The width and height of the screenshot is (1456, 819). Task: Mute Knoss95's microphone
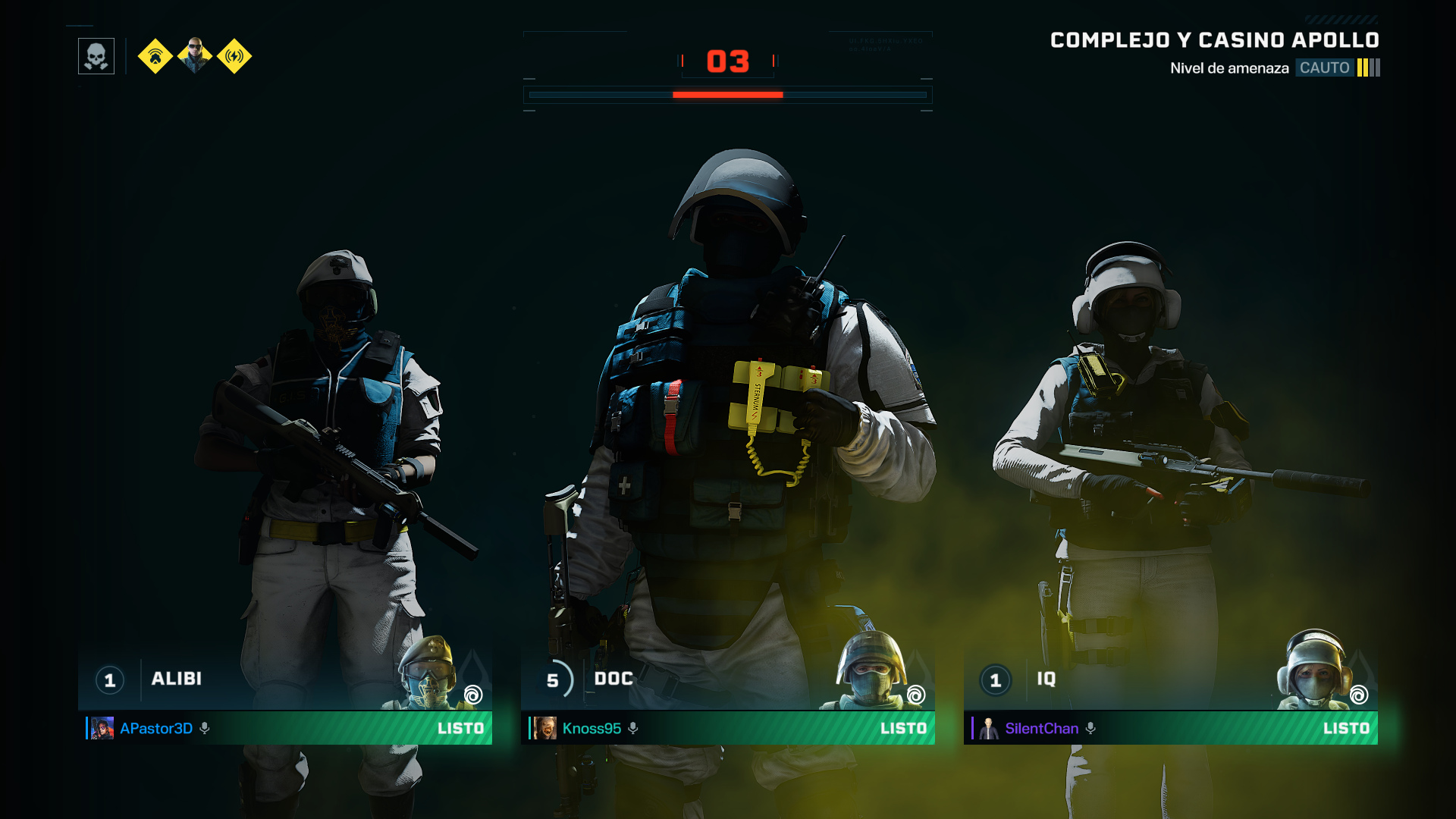634,729
